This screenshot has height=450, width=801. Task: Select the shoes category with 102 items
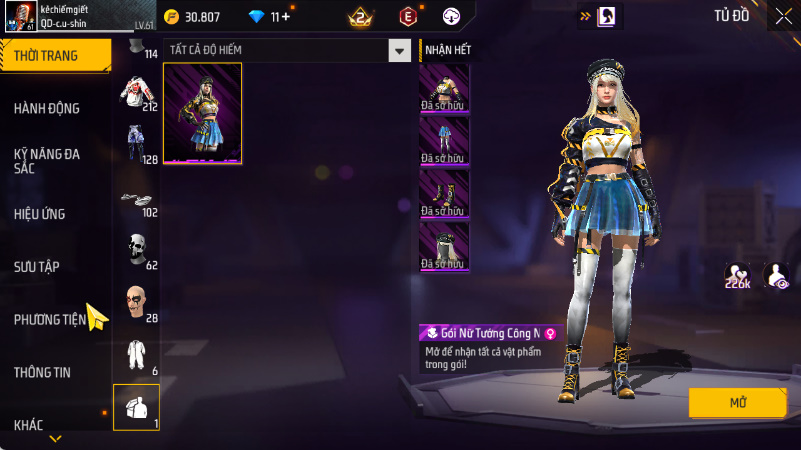[x=136, y=198]
